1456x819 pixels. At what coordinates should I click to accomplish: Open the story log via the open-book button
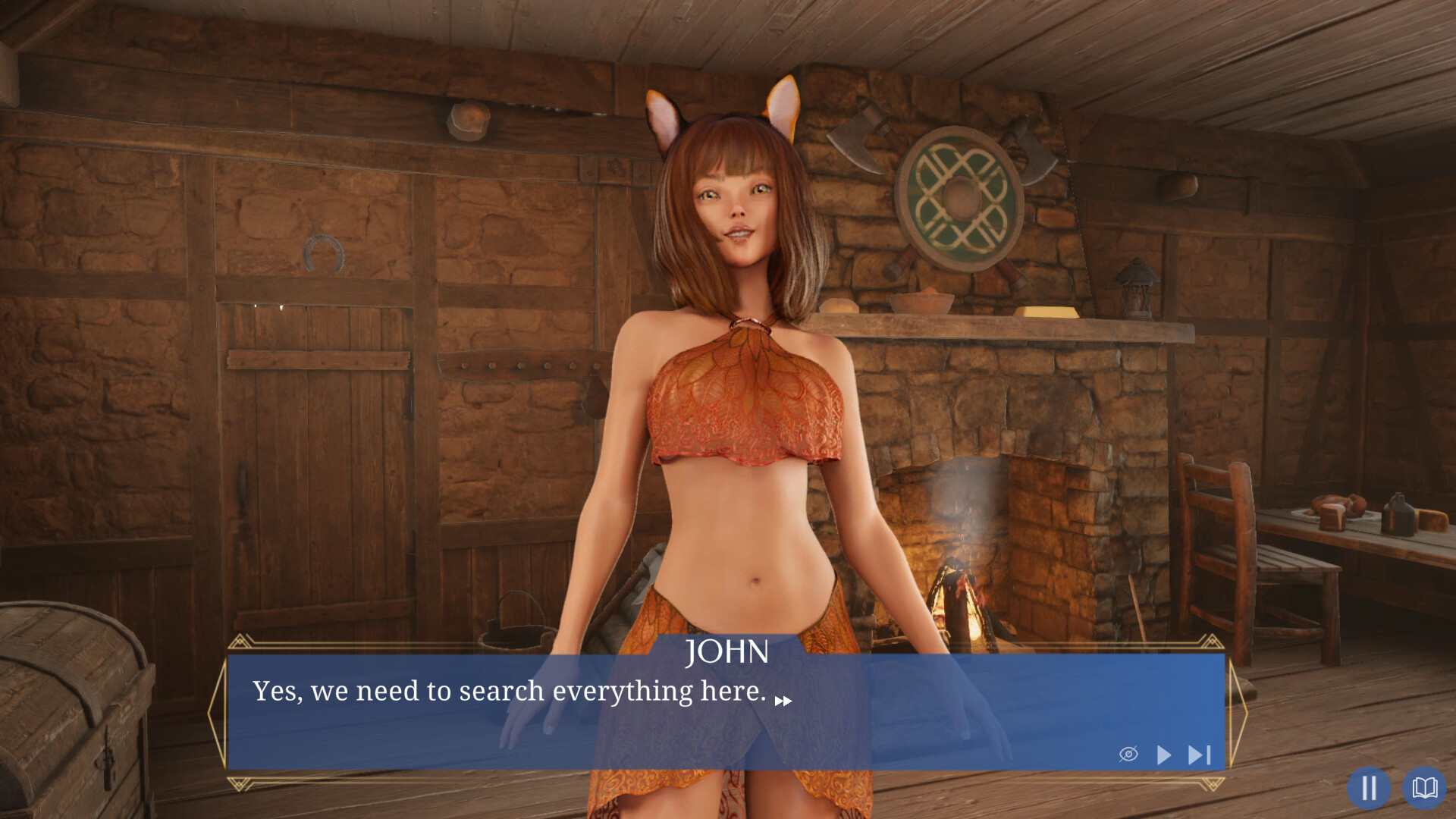1425,788
